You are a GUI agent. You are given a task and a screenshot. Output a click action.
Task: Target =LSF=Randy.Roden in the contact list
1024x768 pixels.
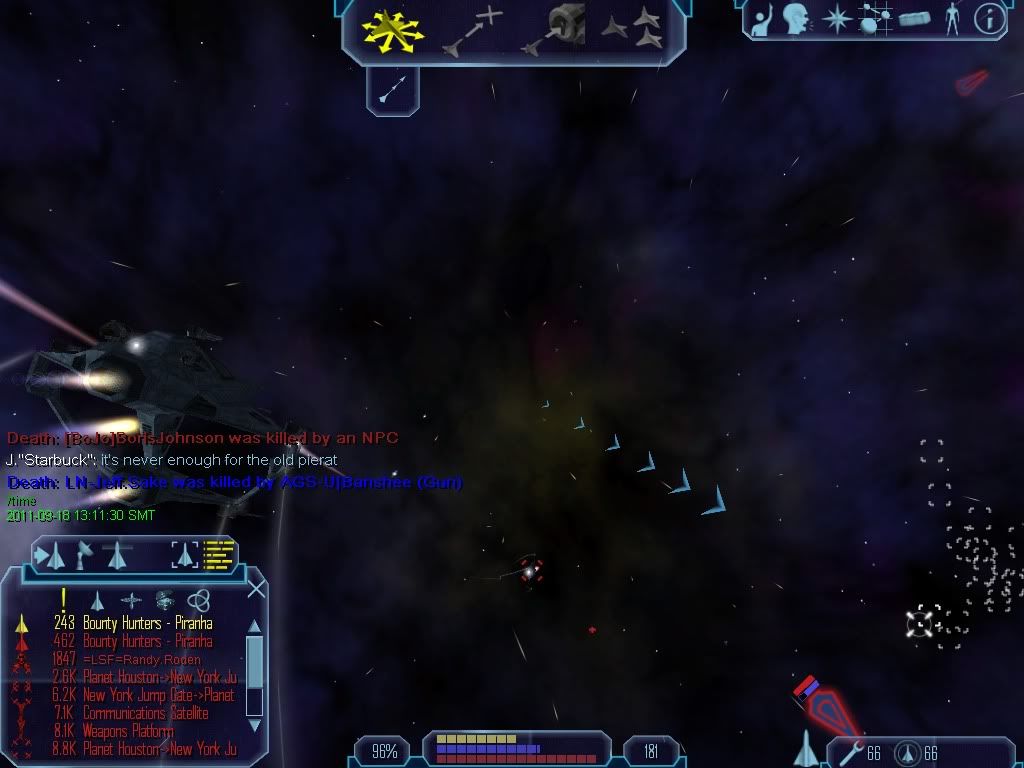pyautogui.click(x=141, y=659)
